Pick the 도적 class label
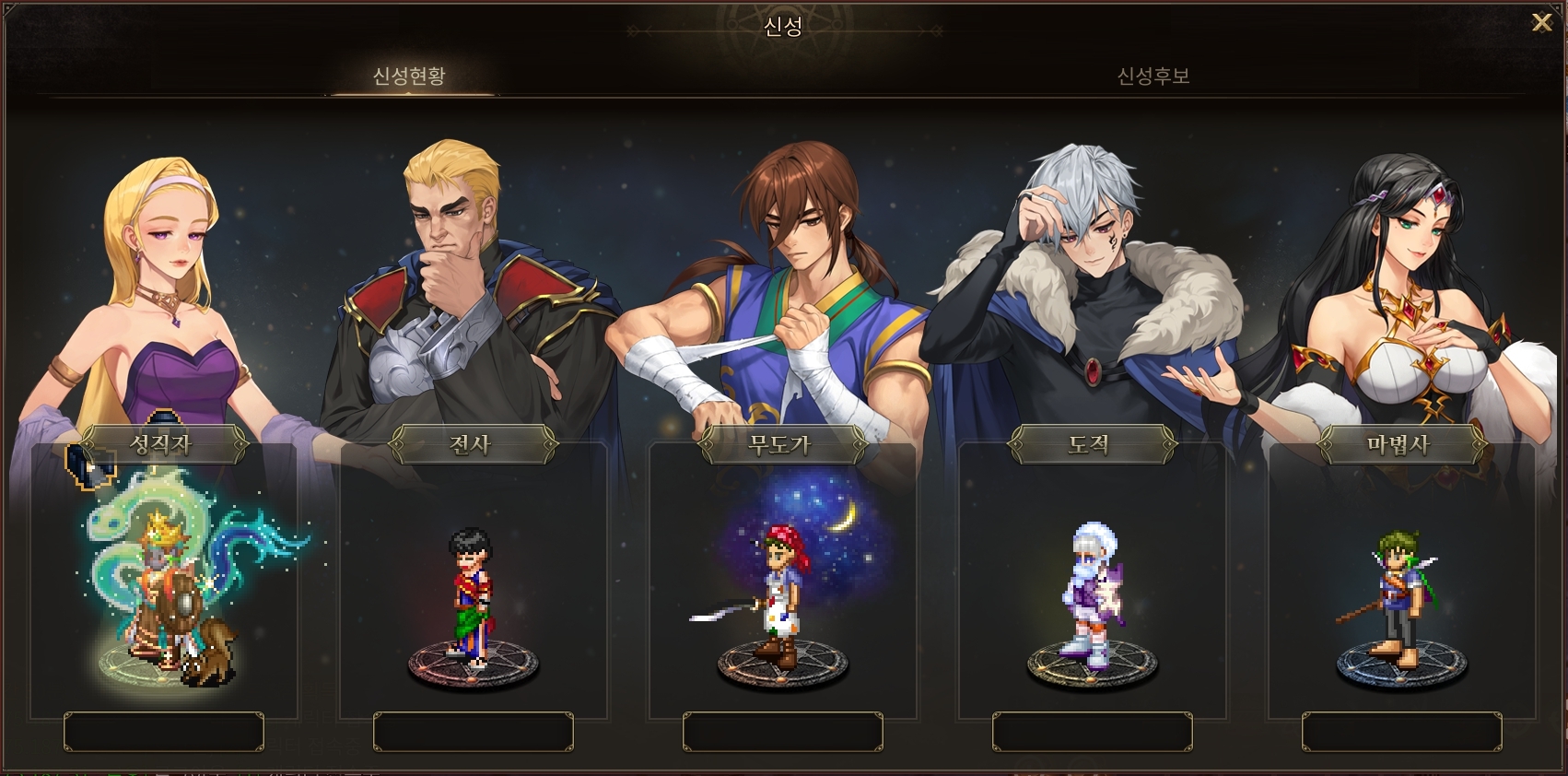Viewport: 1568px width, 776px height. pyautogui.click(x=1091, y=444)
